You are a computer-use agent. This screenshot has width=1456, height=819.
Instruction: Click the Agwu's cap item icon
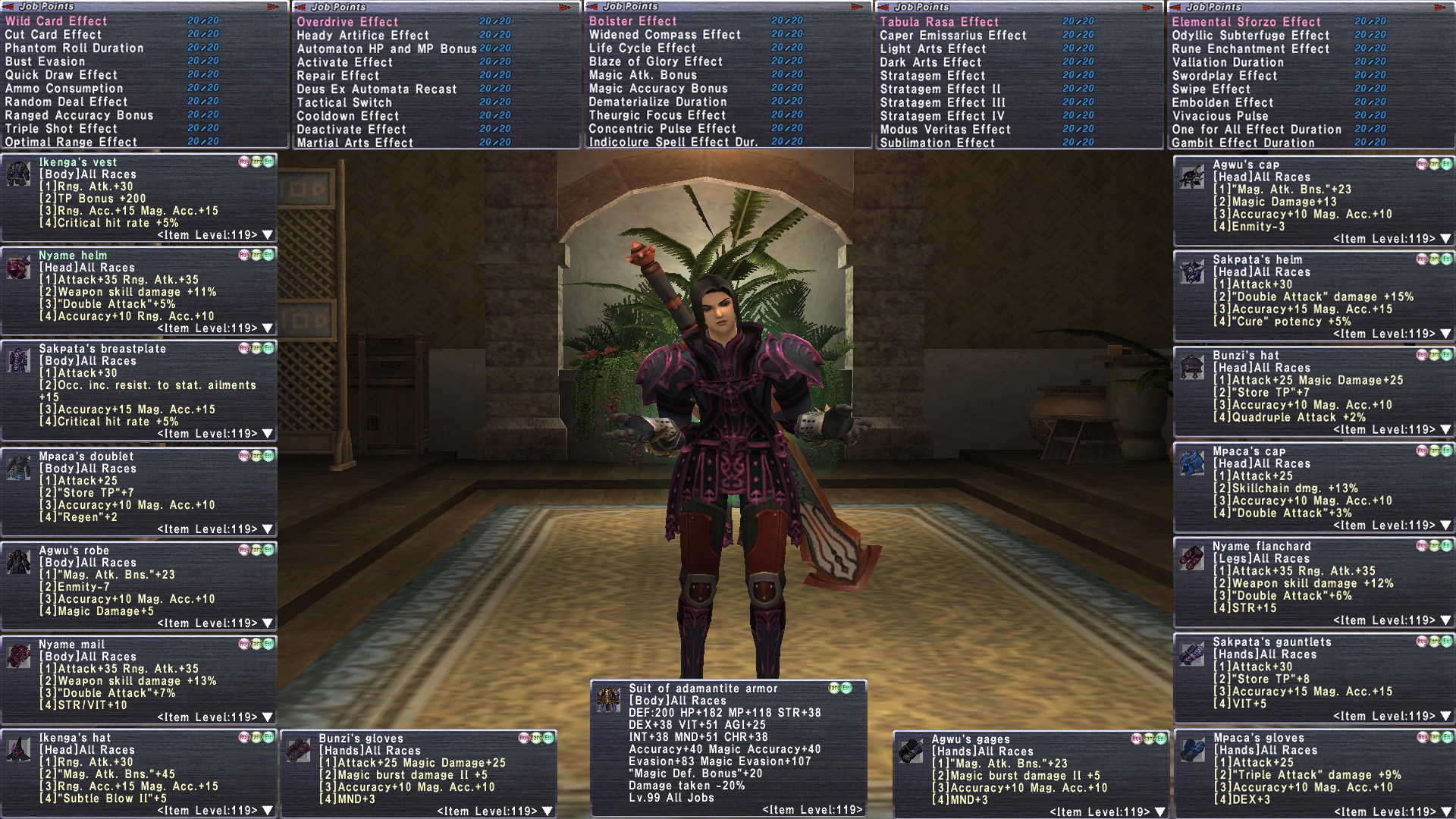click(x=1192, y=177)
